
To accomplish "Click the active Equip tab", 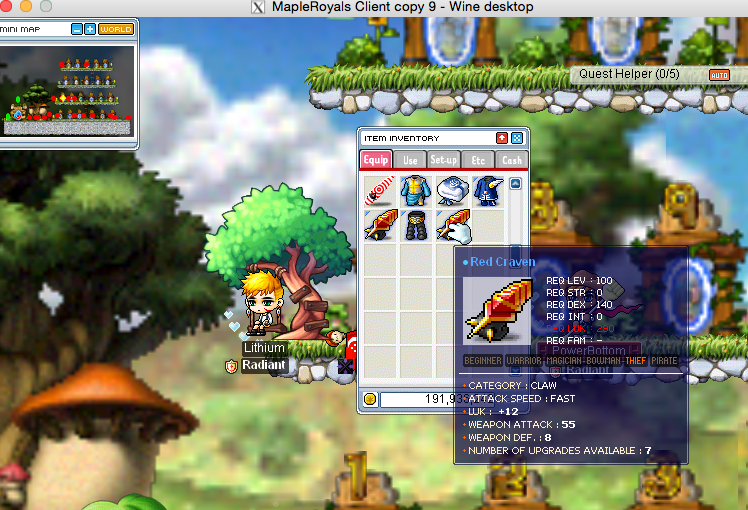I will (376, 160).
